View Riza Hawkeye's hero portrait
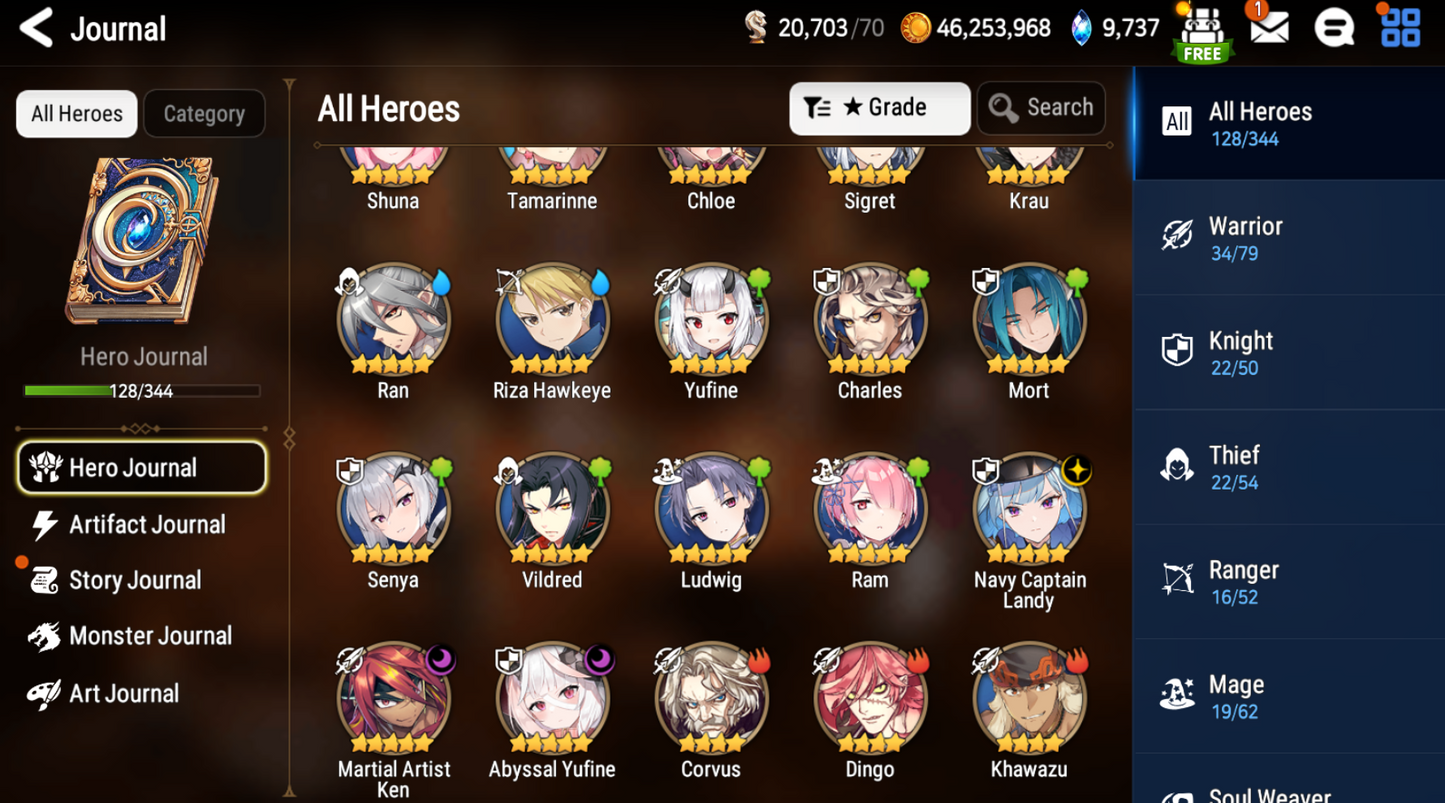 [x=552, y=322]
